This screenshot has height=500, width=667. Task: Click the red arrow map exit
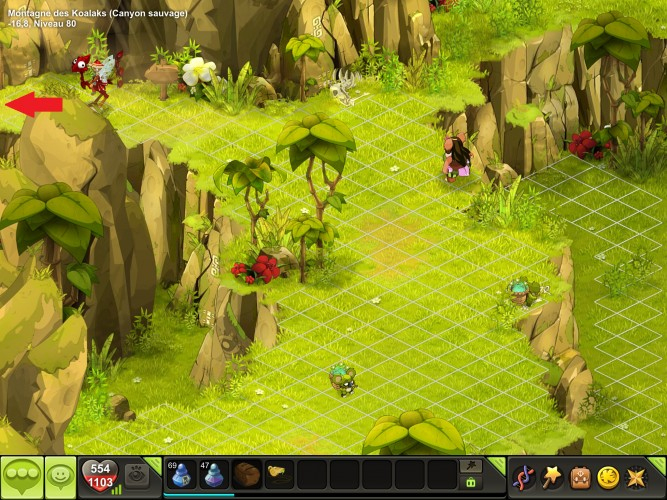coord(32,104)
